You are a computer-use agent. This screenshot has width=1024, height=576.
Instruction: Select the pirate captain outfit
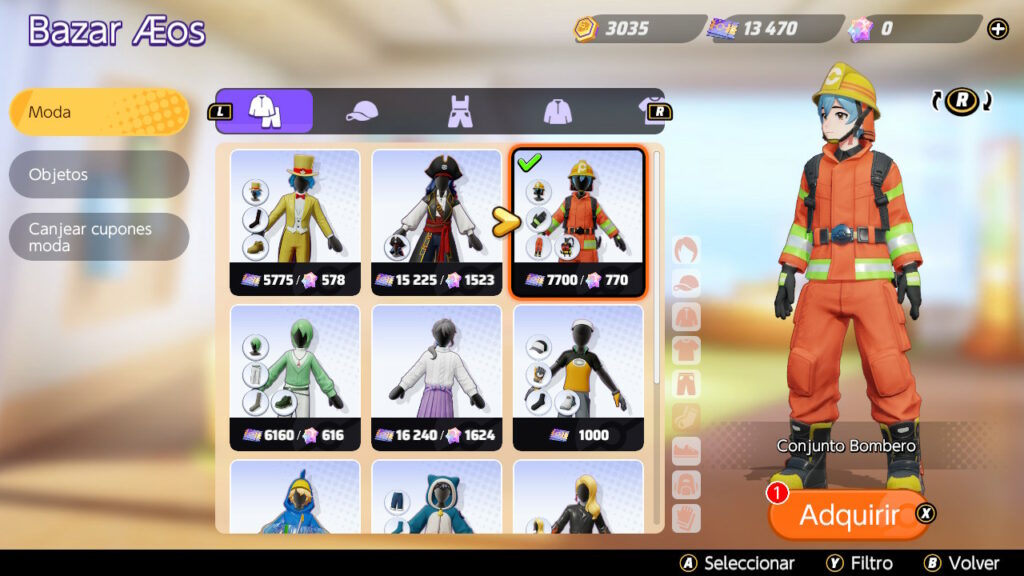(437, 222)
